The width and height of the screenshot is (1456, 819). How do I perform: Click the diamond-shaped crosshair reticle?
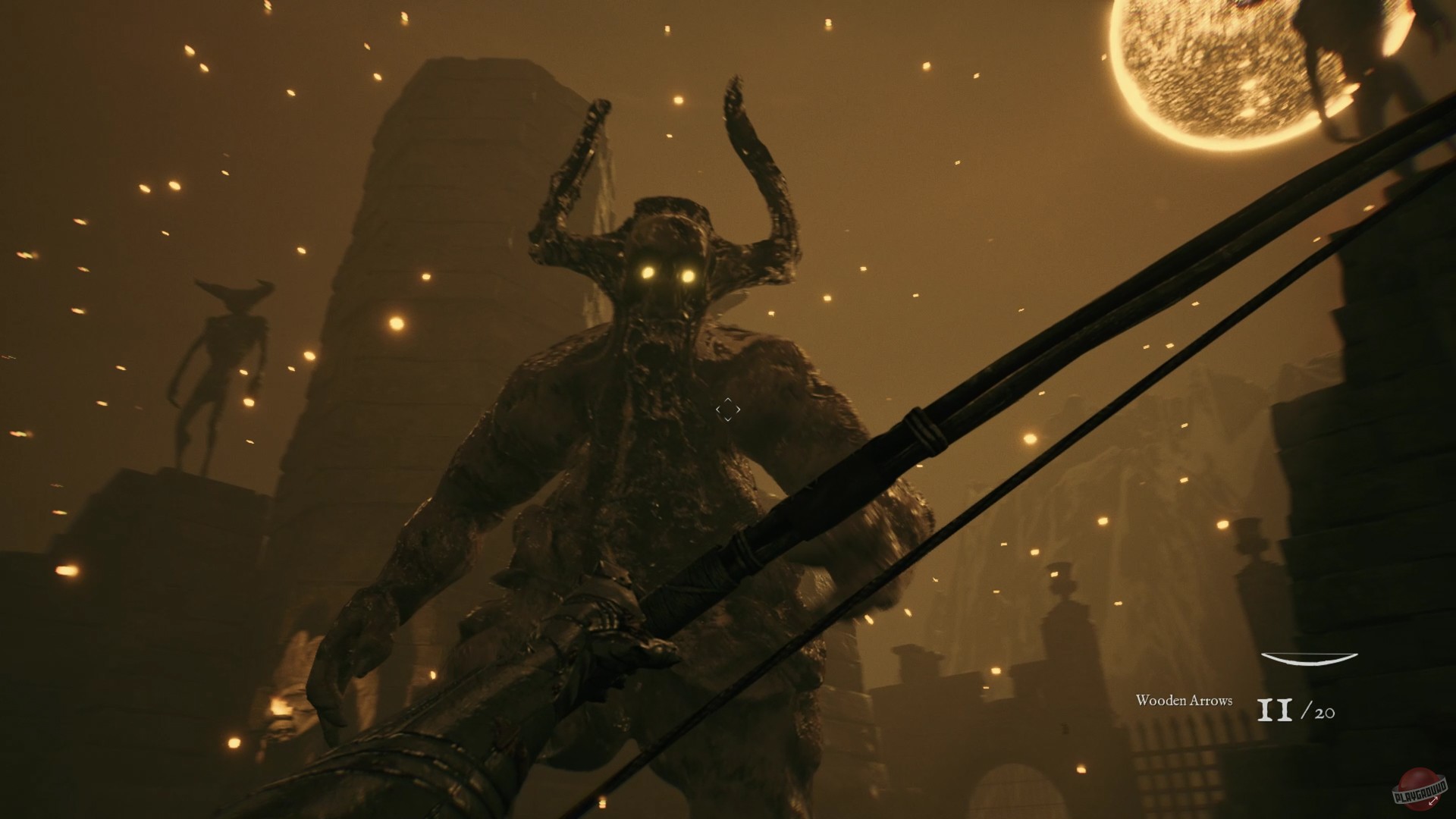coord(726,409)
